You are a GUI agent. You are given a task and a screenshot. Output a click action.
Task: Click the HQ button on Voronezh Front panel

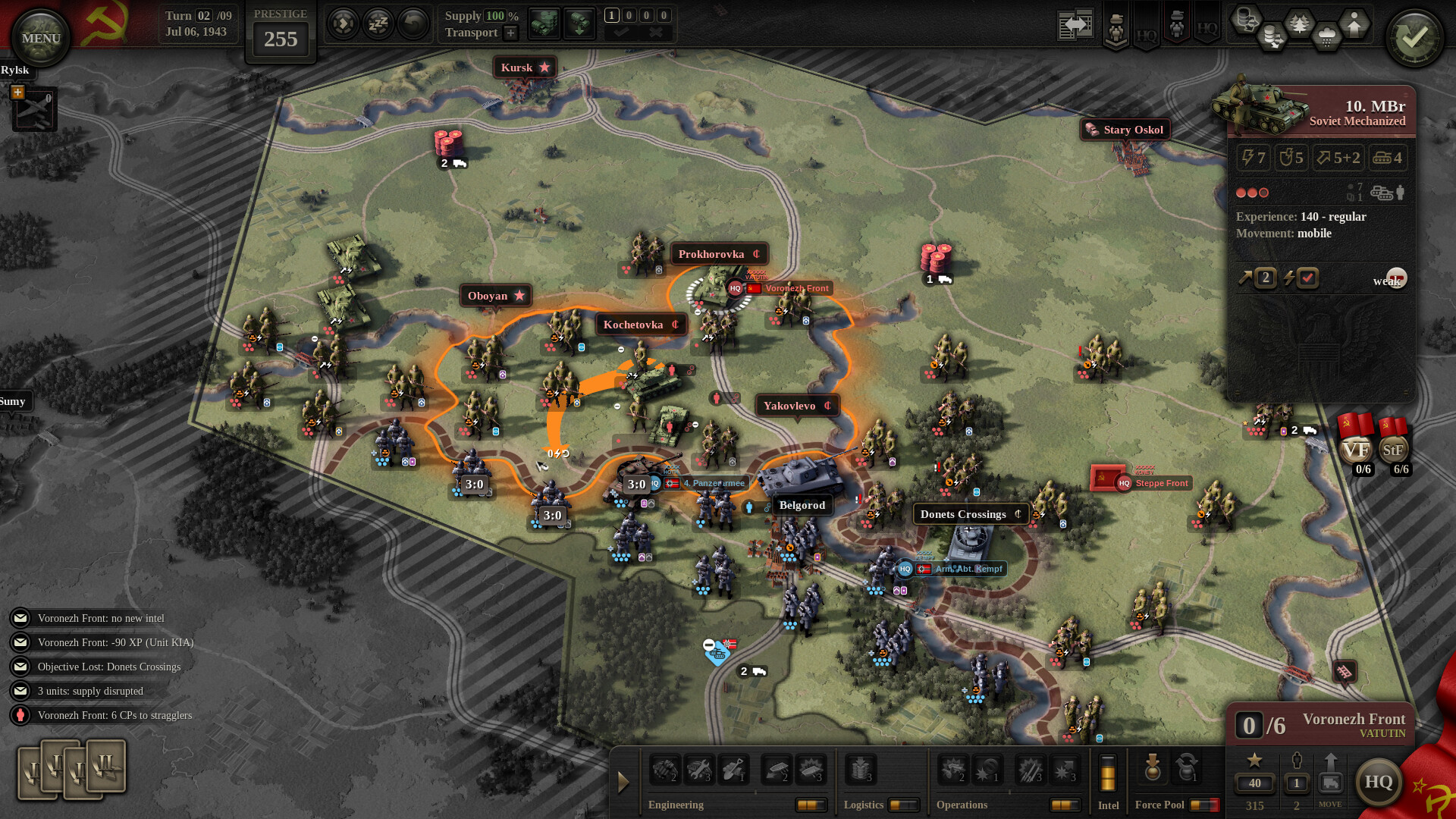point(1380,782)
